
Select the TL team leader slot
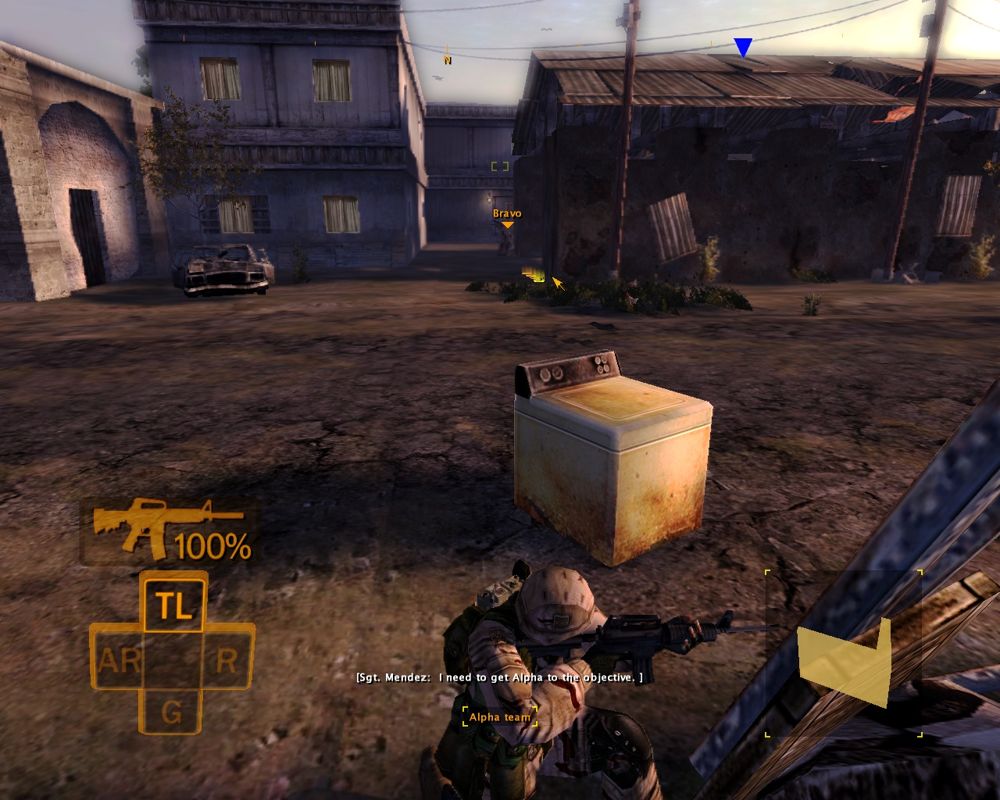[175, 603]
